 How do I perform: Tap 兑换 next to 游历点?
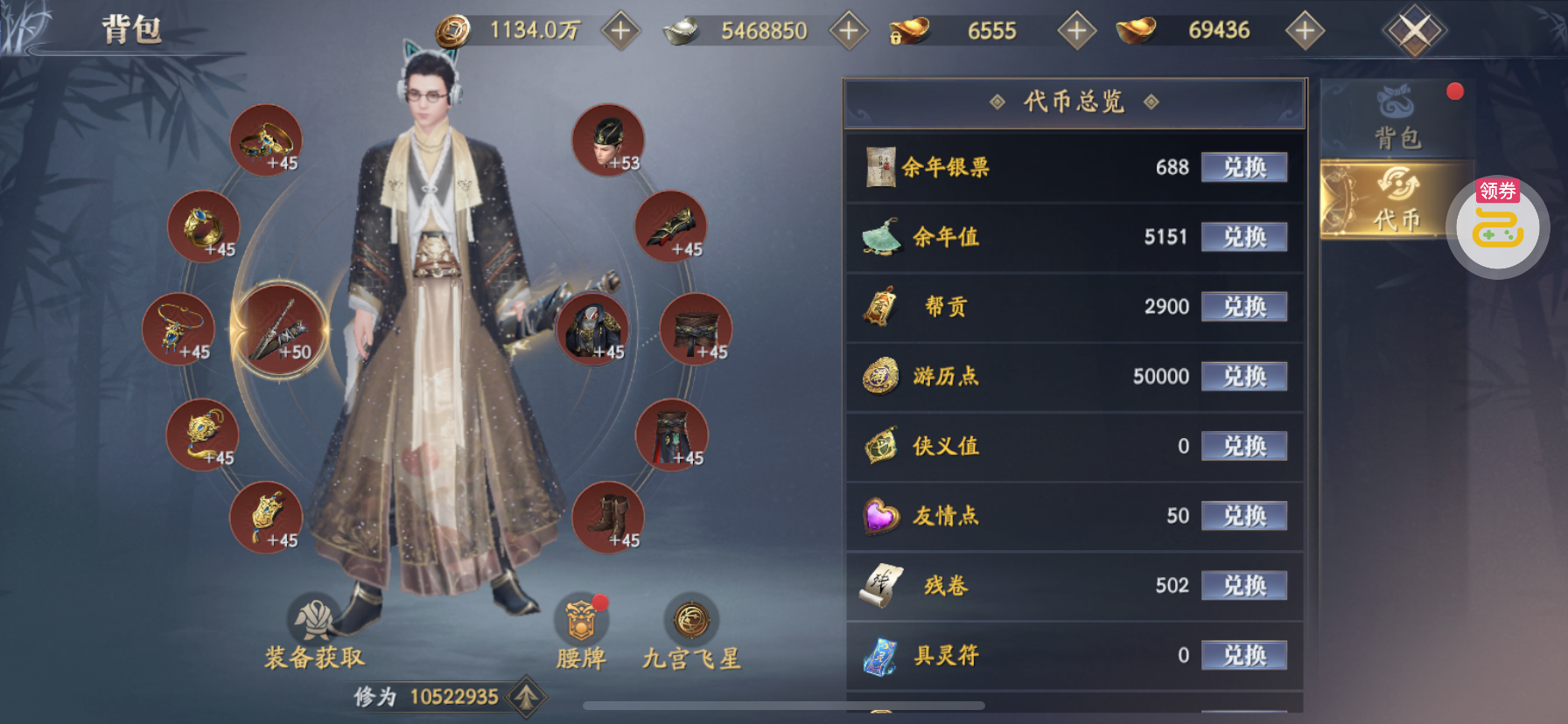[x=1243, y=377]
